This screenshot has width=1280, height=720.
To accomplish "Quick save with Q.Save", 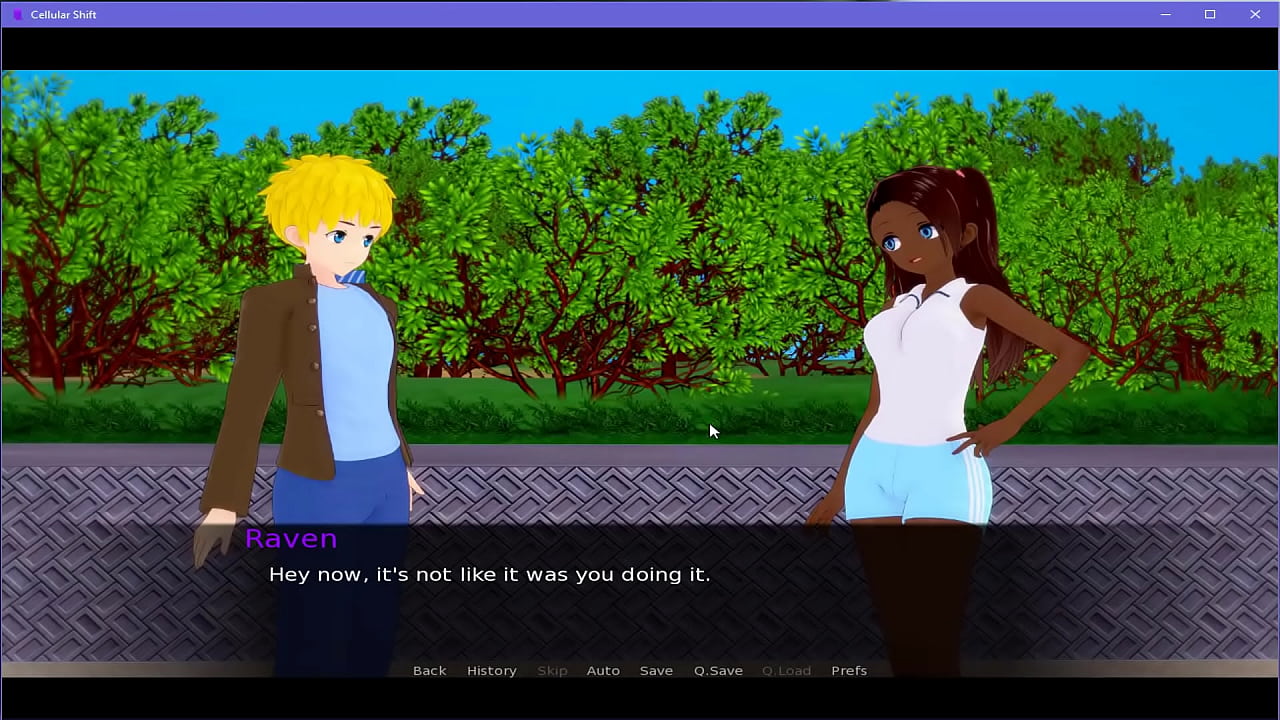I will click(718, 670).
